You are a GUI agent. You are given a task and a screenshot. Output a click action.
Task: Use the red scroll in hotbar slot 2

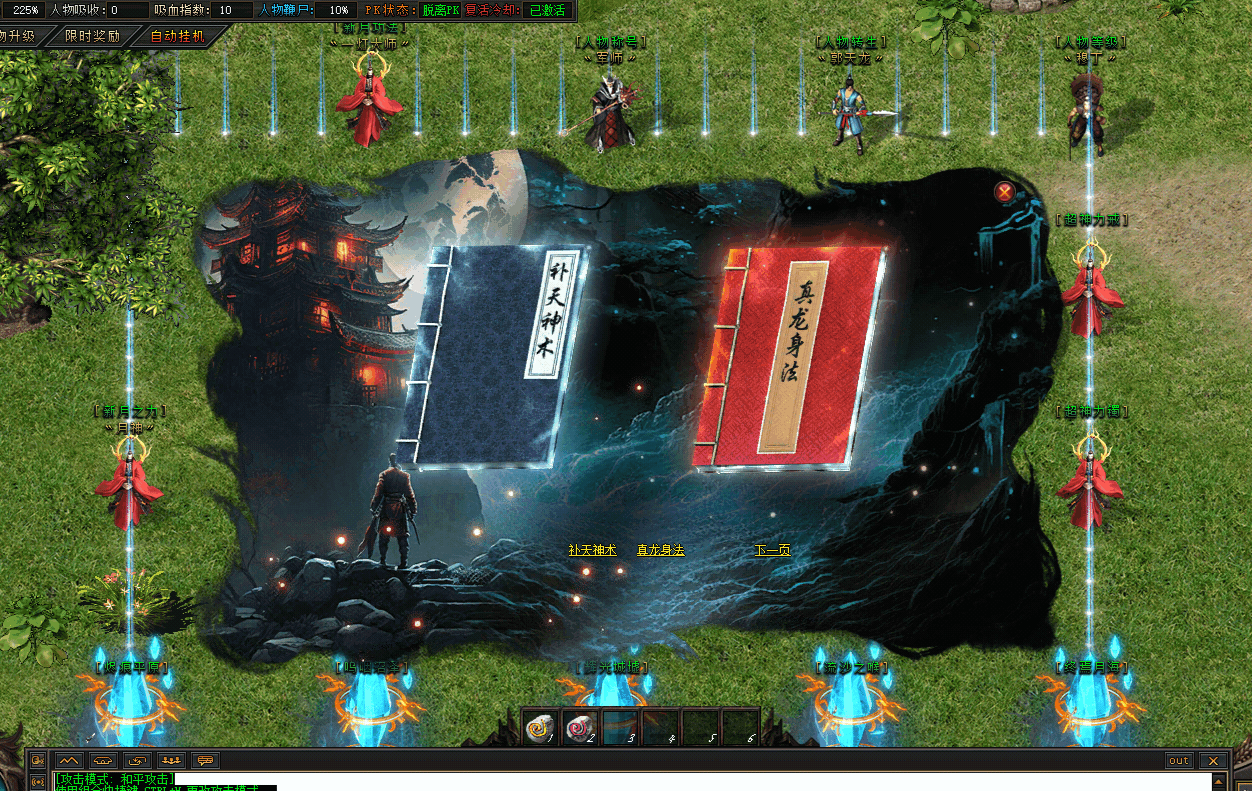(579, 728)
